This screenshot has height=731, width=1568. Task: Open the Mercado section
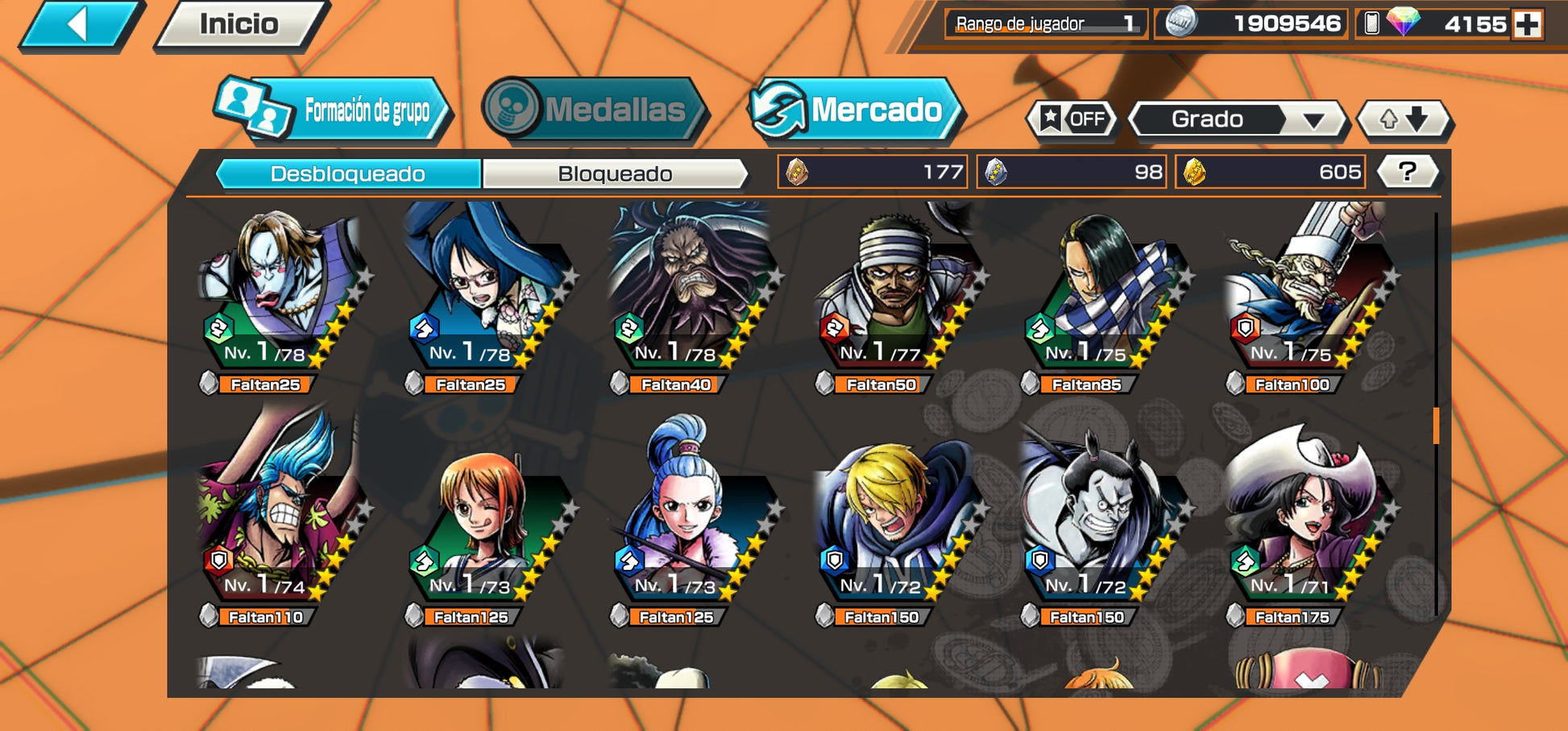point(857,110)
